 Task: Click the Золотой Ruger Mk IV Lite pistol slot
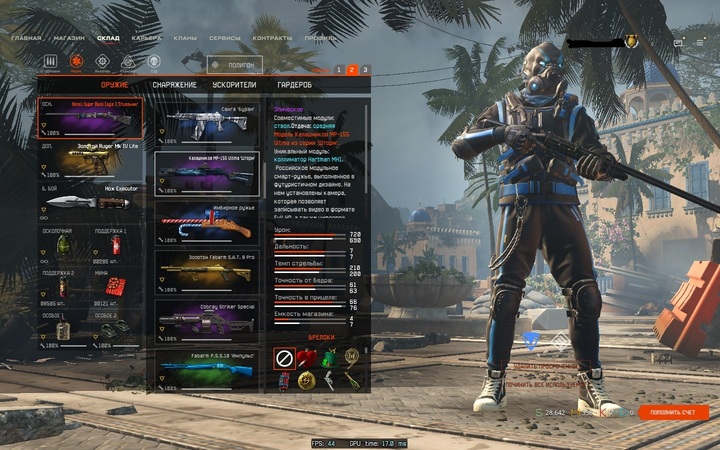[x=90, y=166]
